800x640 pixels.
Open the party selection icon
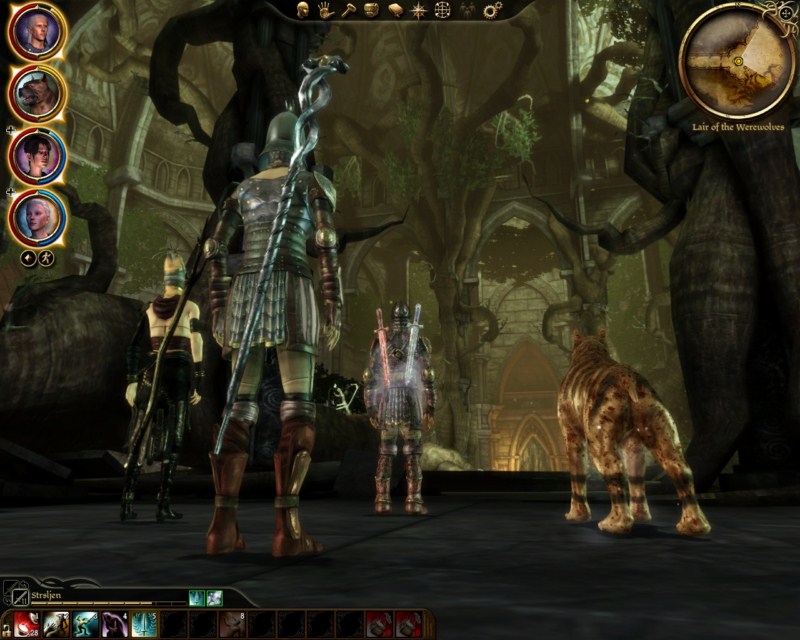tap(466, 10)
